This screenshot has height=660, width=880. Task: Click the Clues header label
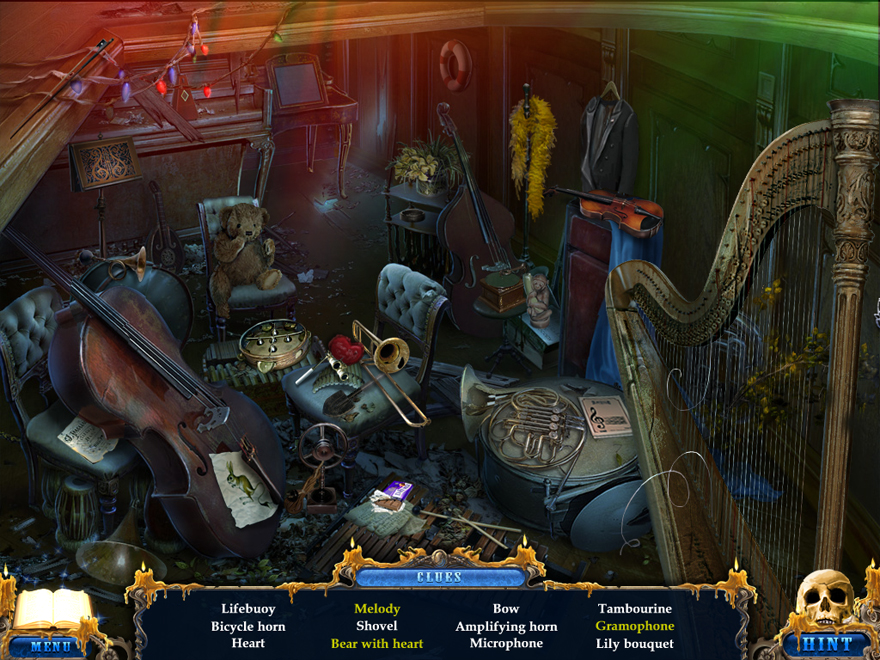pyautogui.click(x=439, y=577)
